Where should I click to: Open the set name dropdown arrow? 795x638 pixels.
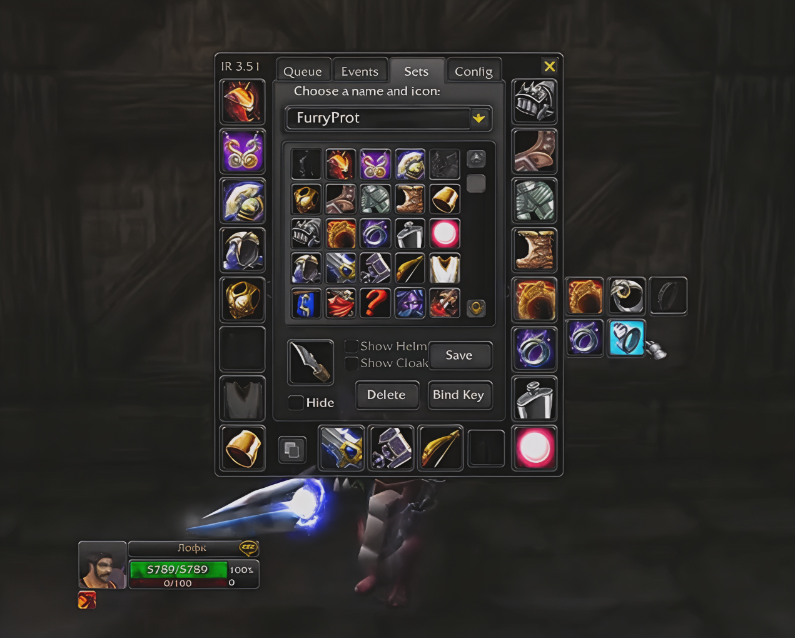(x=479, y=118)
